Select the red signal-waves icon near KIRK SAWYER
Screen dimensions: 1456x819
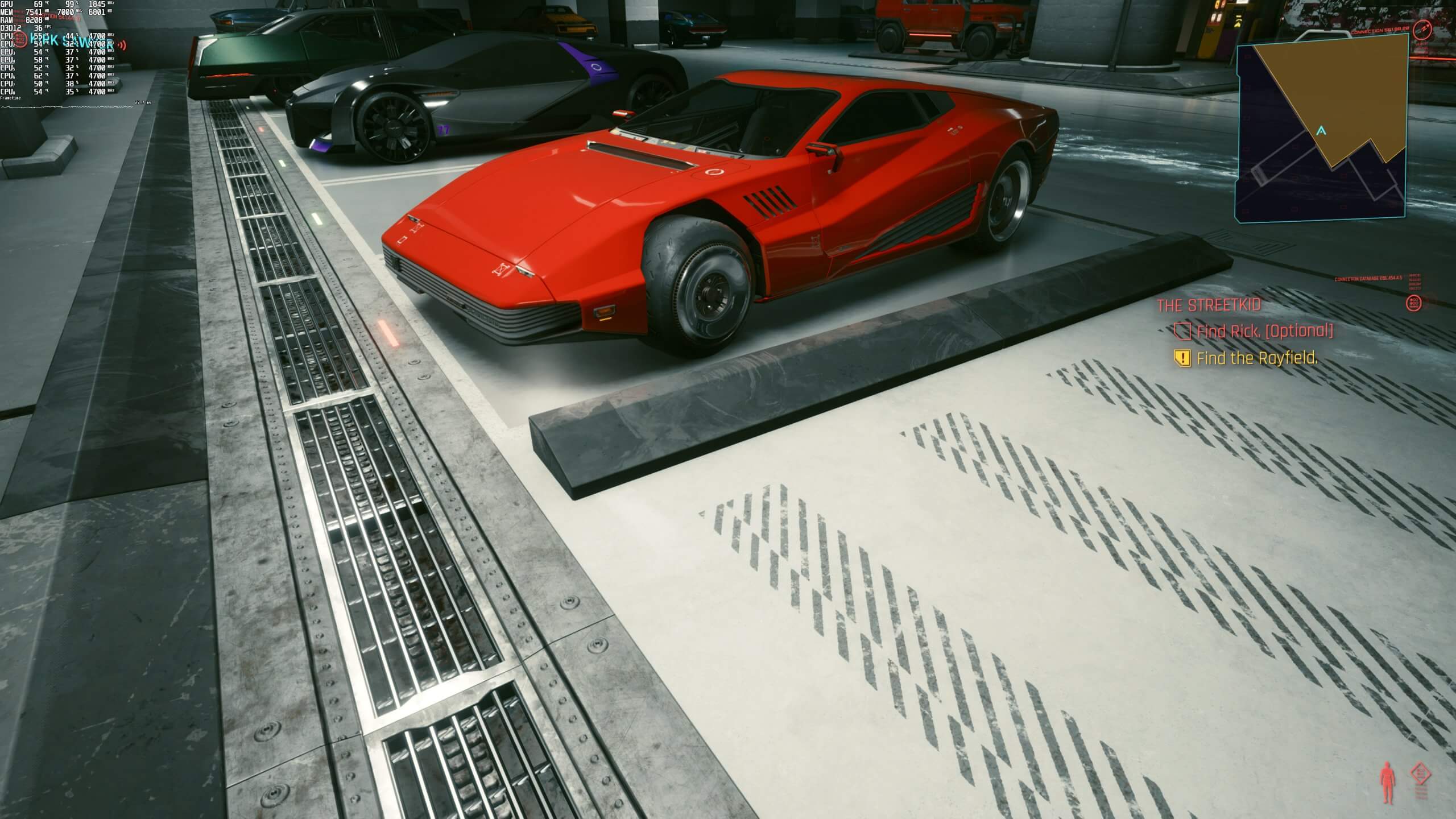[x=121, y=44]
